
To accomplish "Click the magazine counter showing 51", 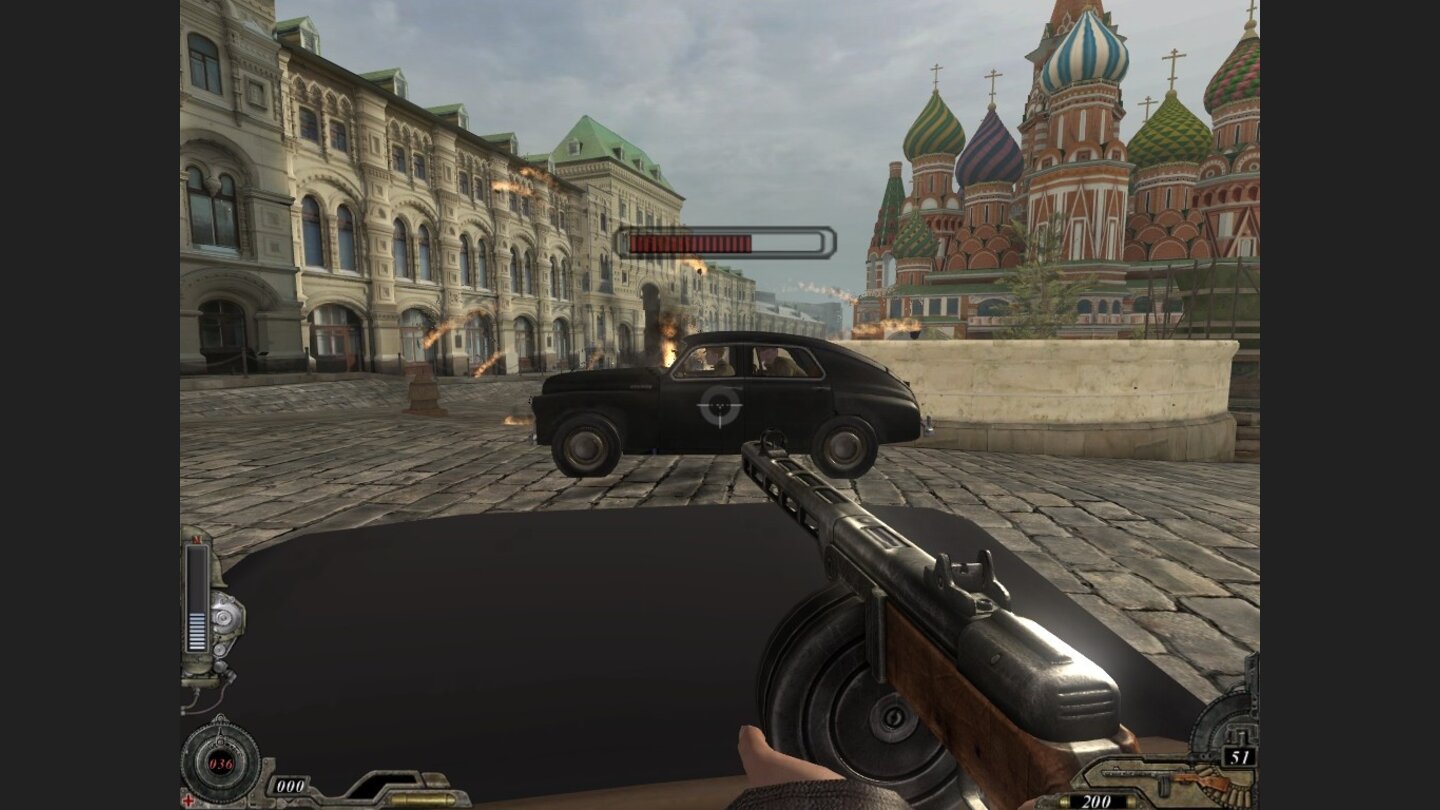I will 1239,755.
